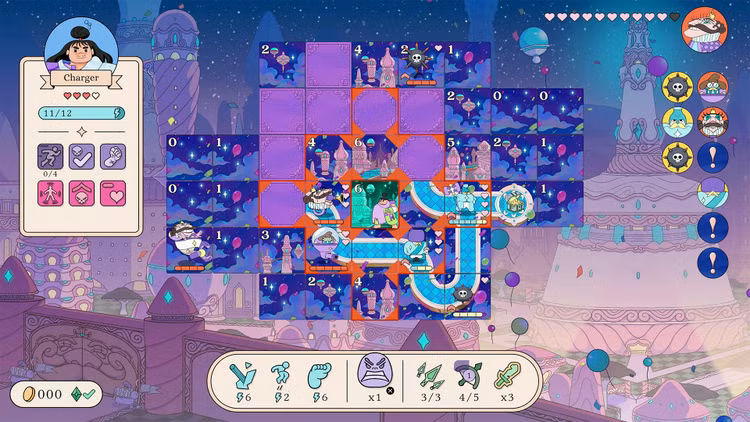Image resolution: width=750 pixels, height=422 pixels.
Task: Select the clenched fist skill icon
Action: 112,156
